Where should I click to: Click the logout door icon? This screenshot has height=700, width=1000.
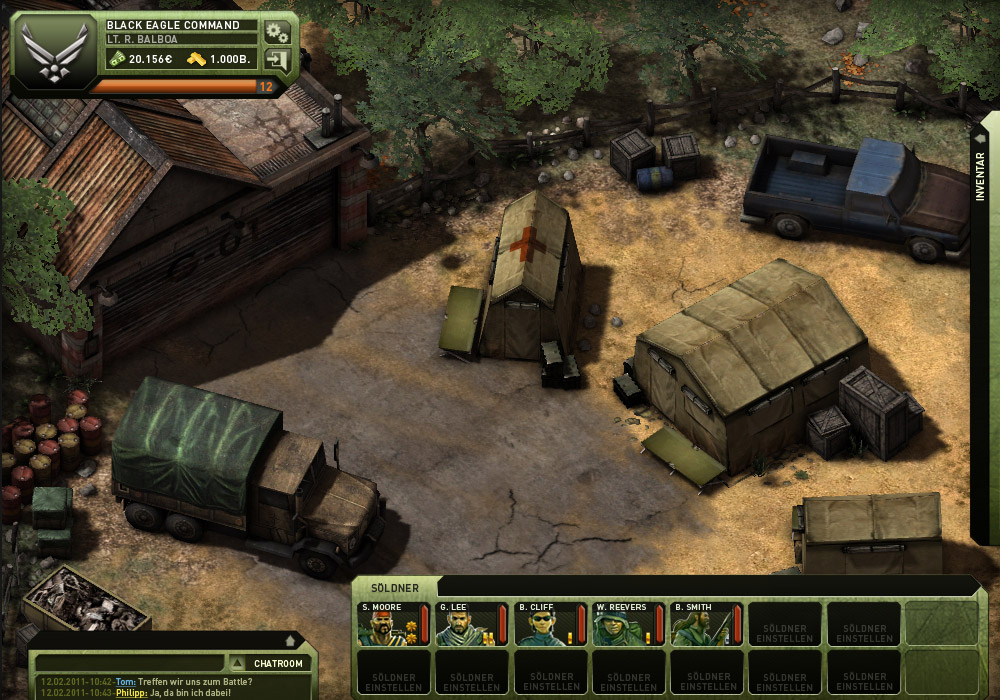click(x=276, y=59)
